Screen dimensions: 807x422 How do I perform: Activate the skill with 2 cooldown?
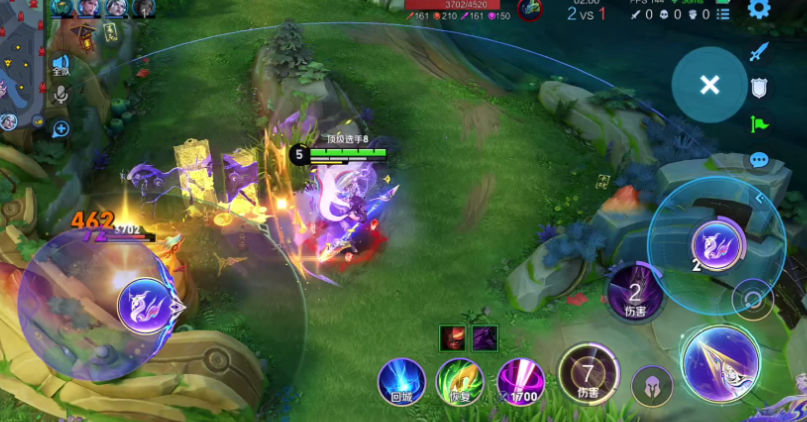634,291
